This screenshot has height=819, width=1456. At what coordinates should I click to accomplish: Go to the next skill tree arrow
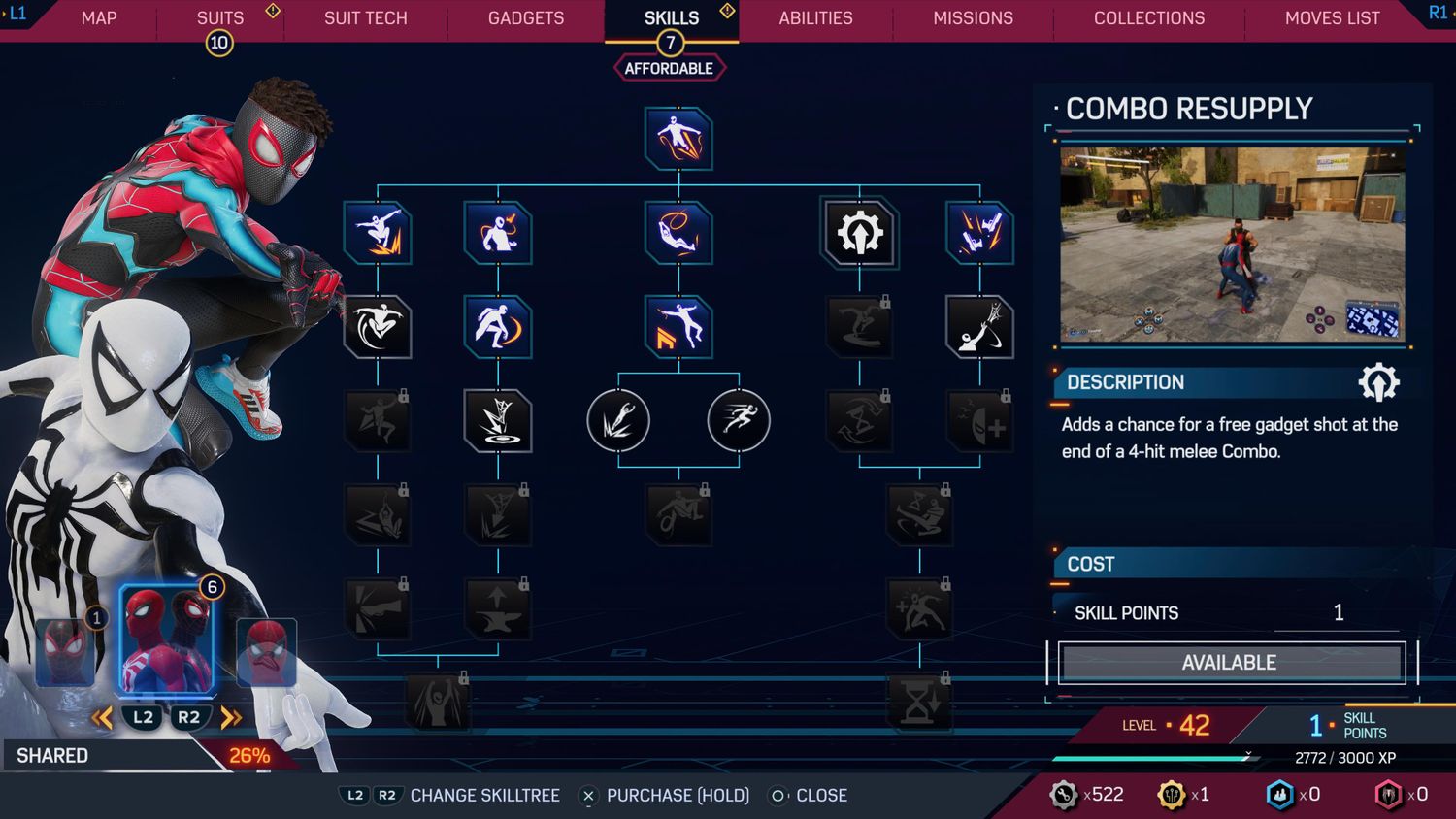pyautogui.click(x=231, y=718)
